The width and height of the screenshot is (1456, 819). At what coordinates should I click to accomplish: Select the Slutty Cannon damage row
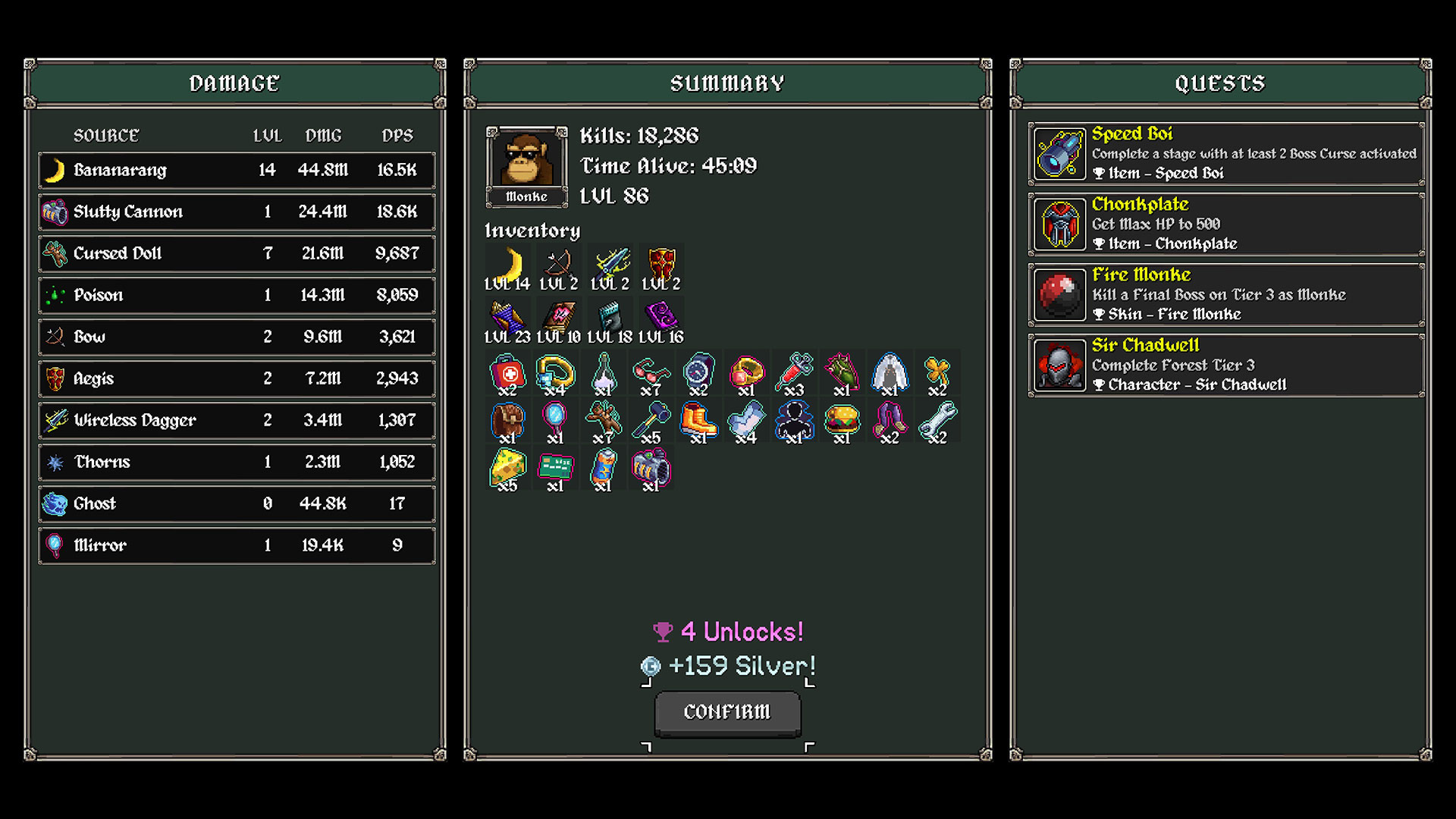click(237, 212)
